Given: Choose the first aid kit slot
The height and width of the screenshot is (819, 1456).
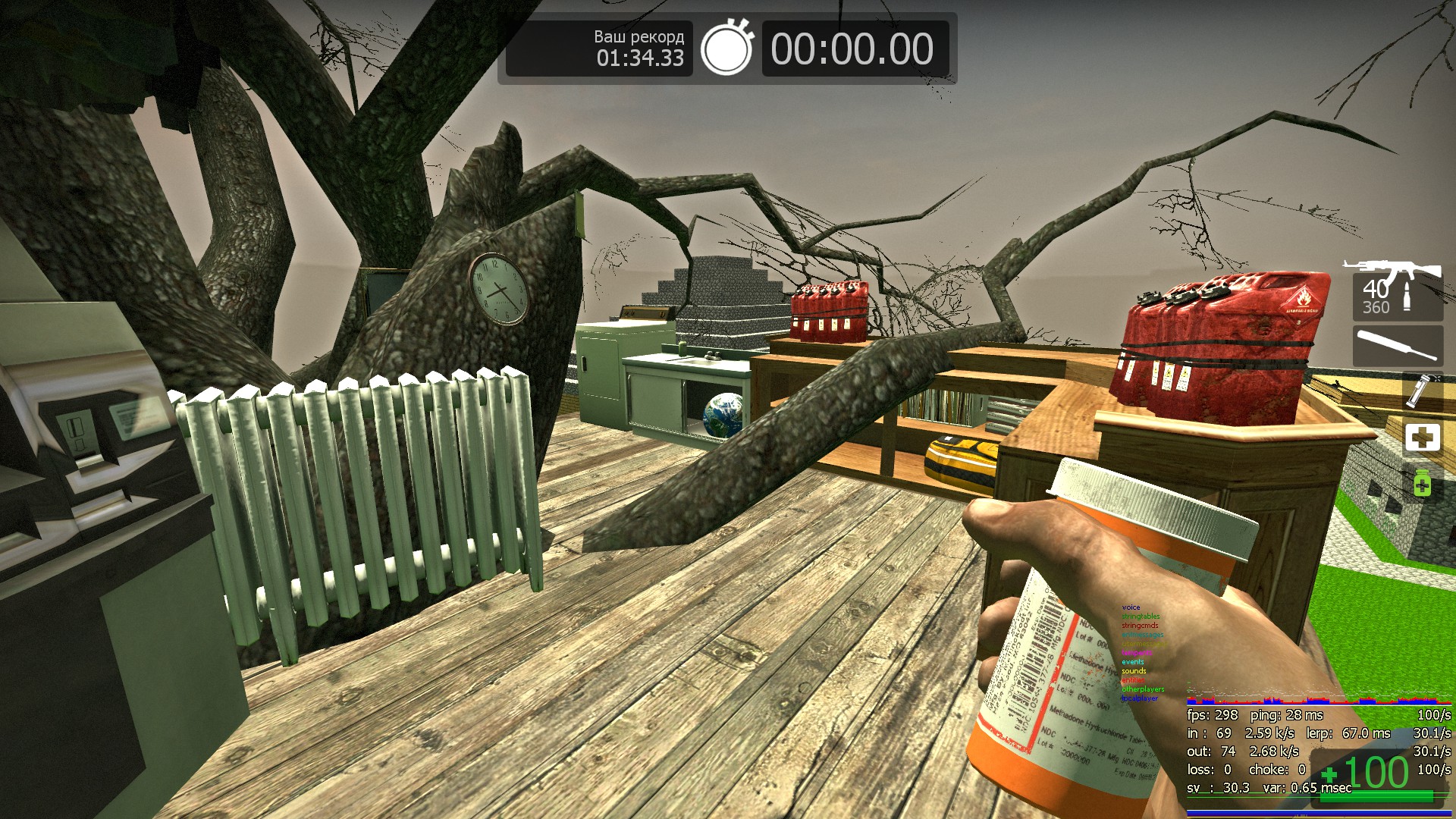Looking at the screenshot, I should [1422, 438].
